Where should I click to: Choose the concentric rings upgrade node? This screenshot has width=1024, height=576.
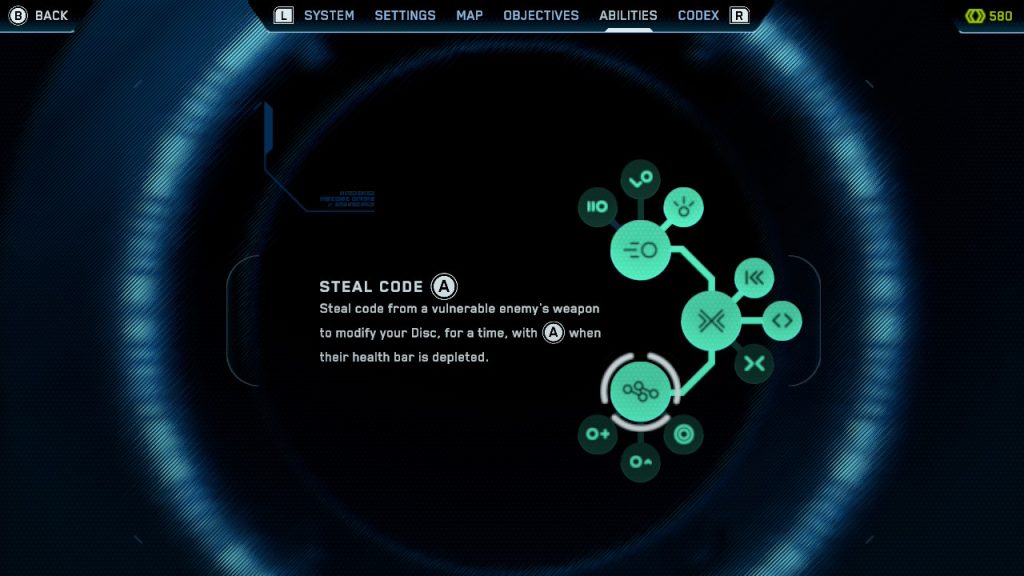[x=684, y=434]
